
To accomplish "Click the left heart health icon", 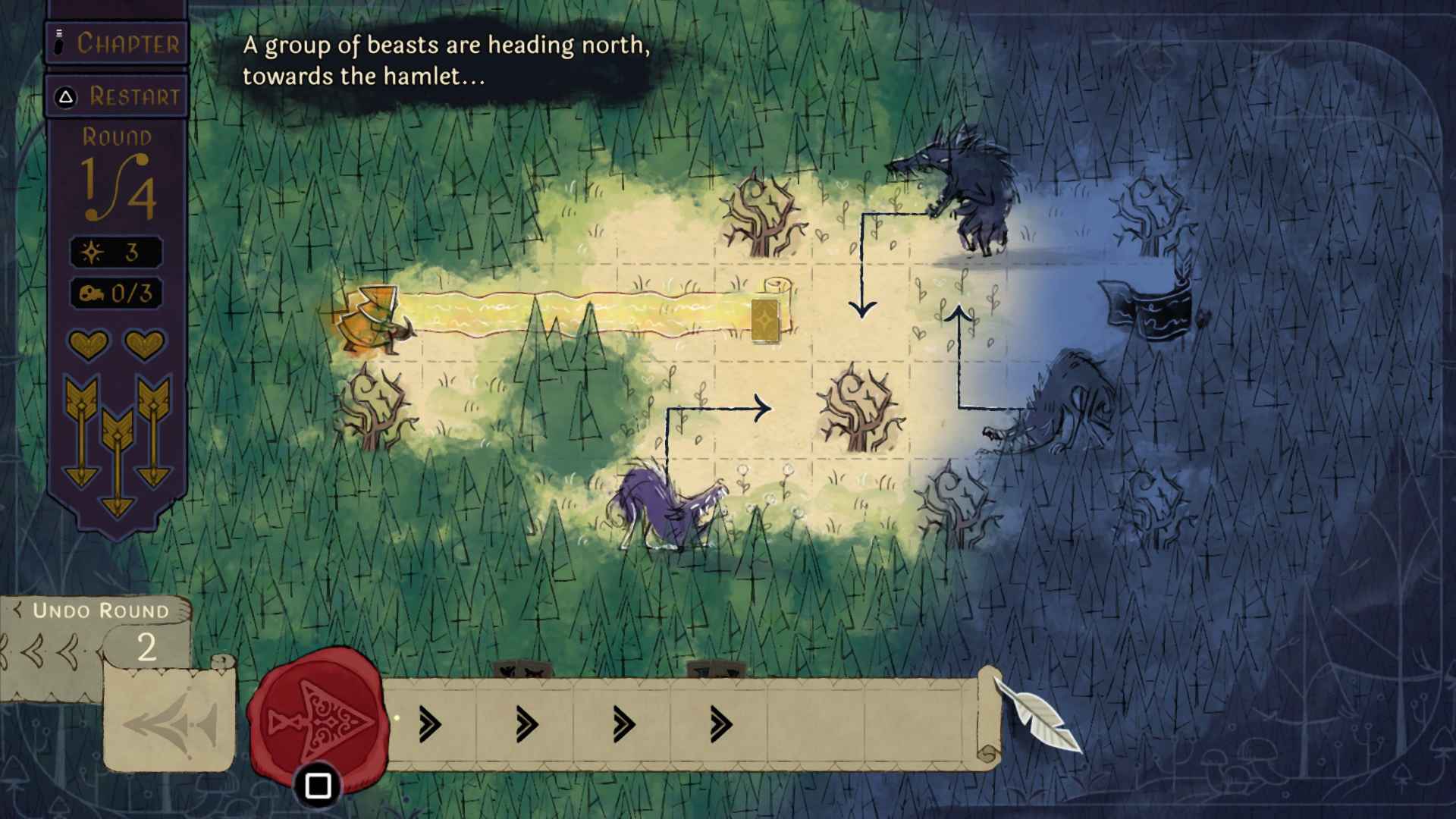I will (89, 345).
